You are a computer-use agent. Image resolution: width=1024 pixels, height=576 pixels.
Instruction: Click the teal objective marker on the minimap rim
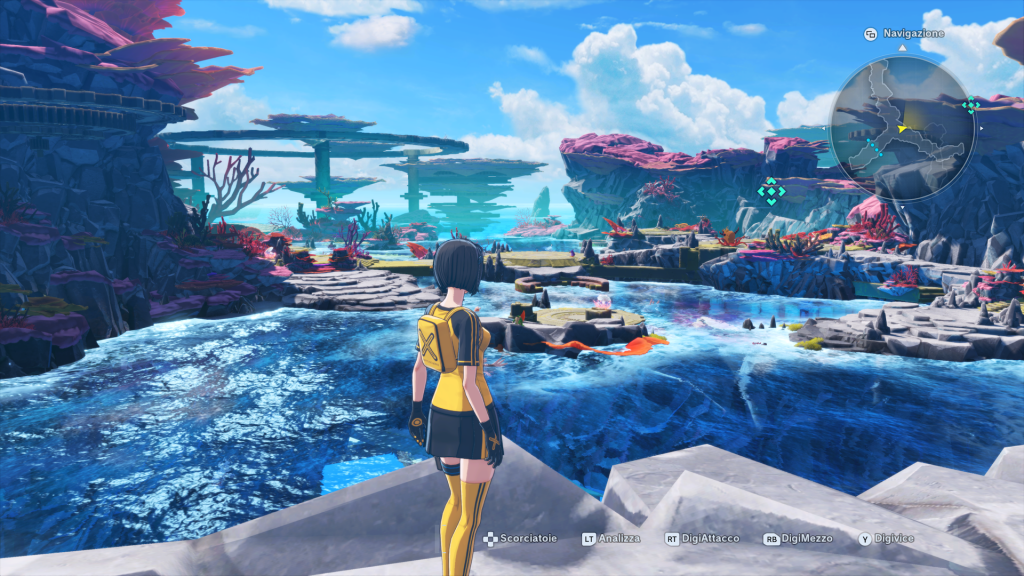pyautogui.click(x=969, y=105)
